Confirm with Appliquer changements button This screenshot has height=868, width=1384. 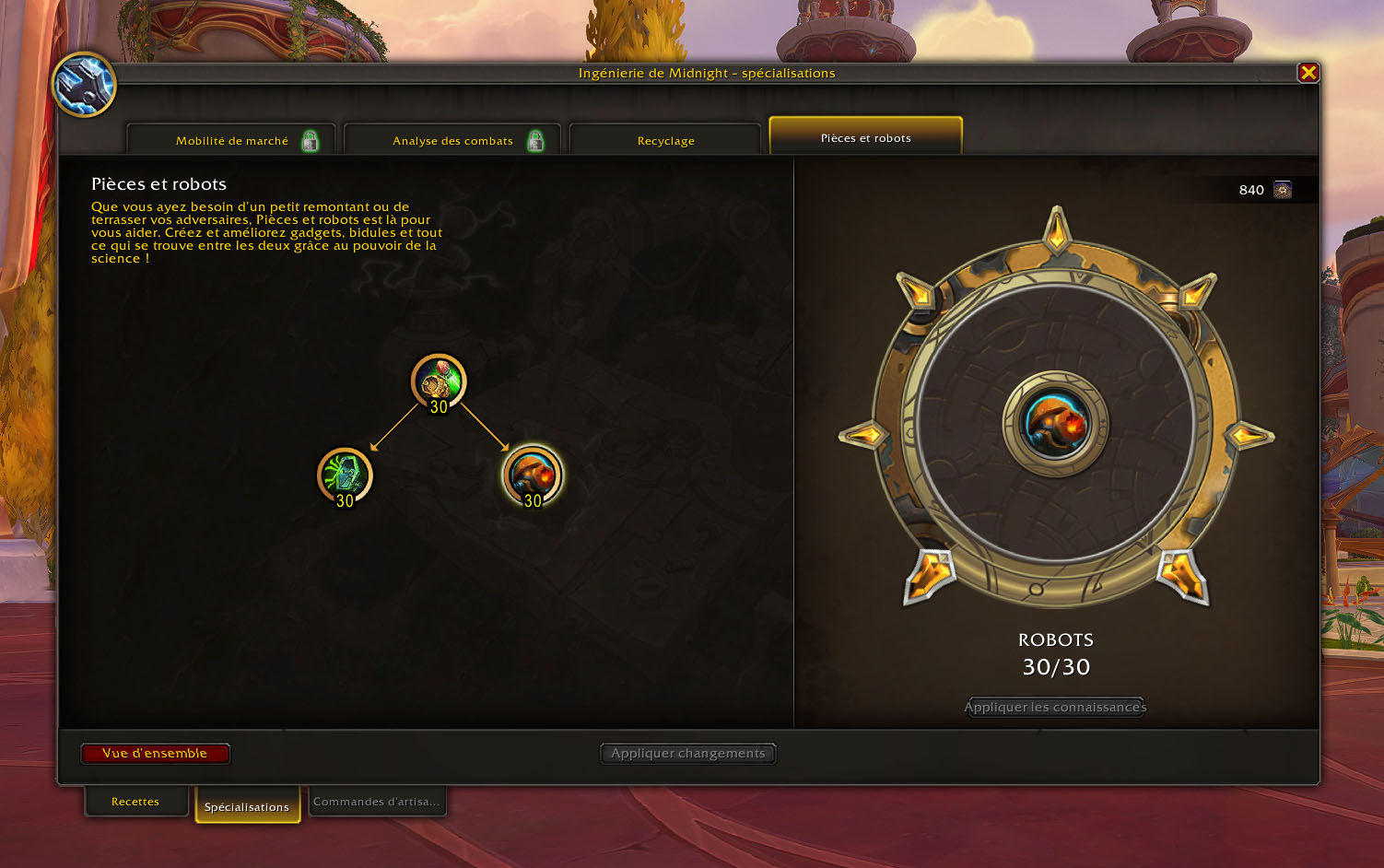[687, 754]
